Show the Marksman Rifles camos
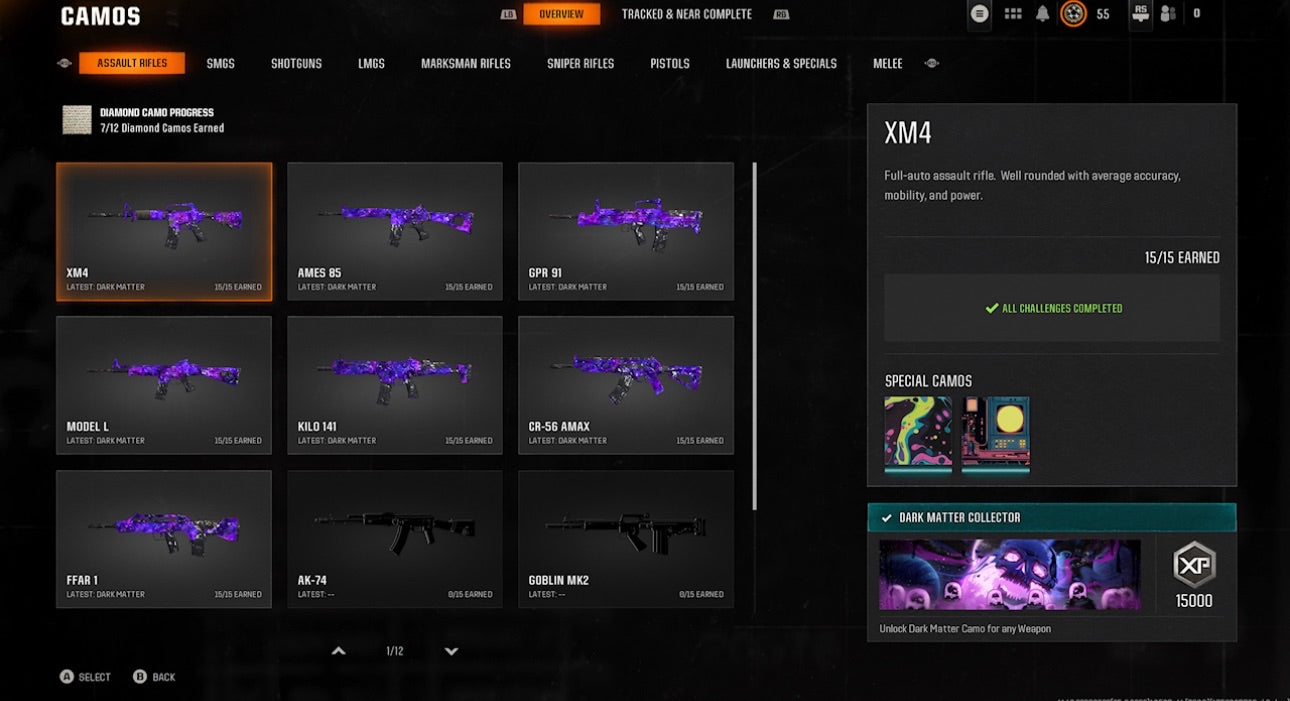Image resolution: width=1290 pixels, height=701 pixels. 465,63
